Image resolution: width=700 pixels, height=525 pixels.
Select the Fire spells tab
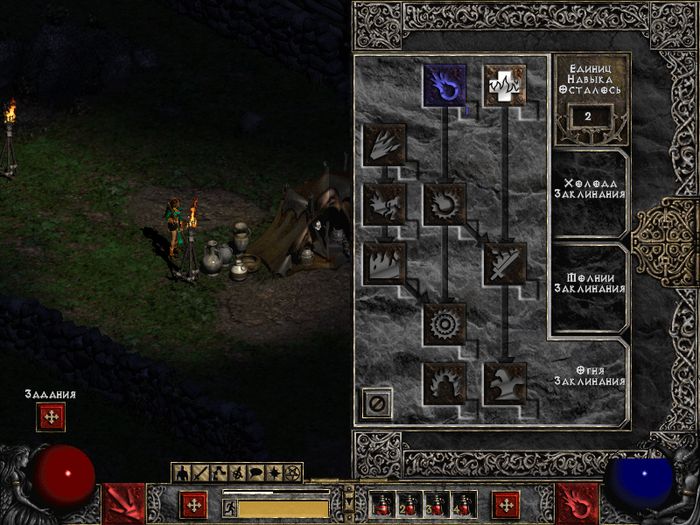593,376
